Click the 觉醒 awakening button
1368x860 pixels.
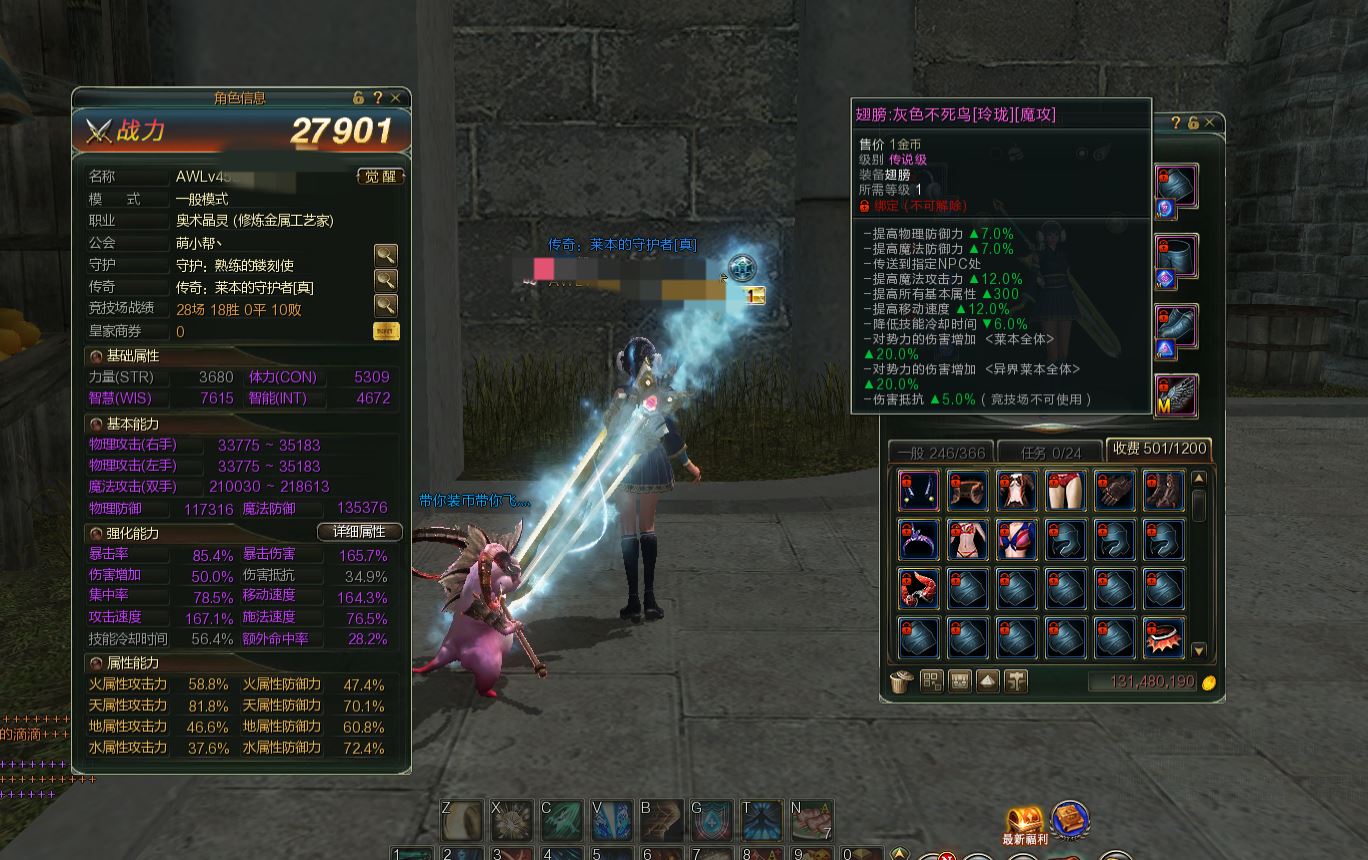pos(380,177)
